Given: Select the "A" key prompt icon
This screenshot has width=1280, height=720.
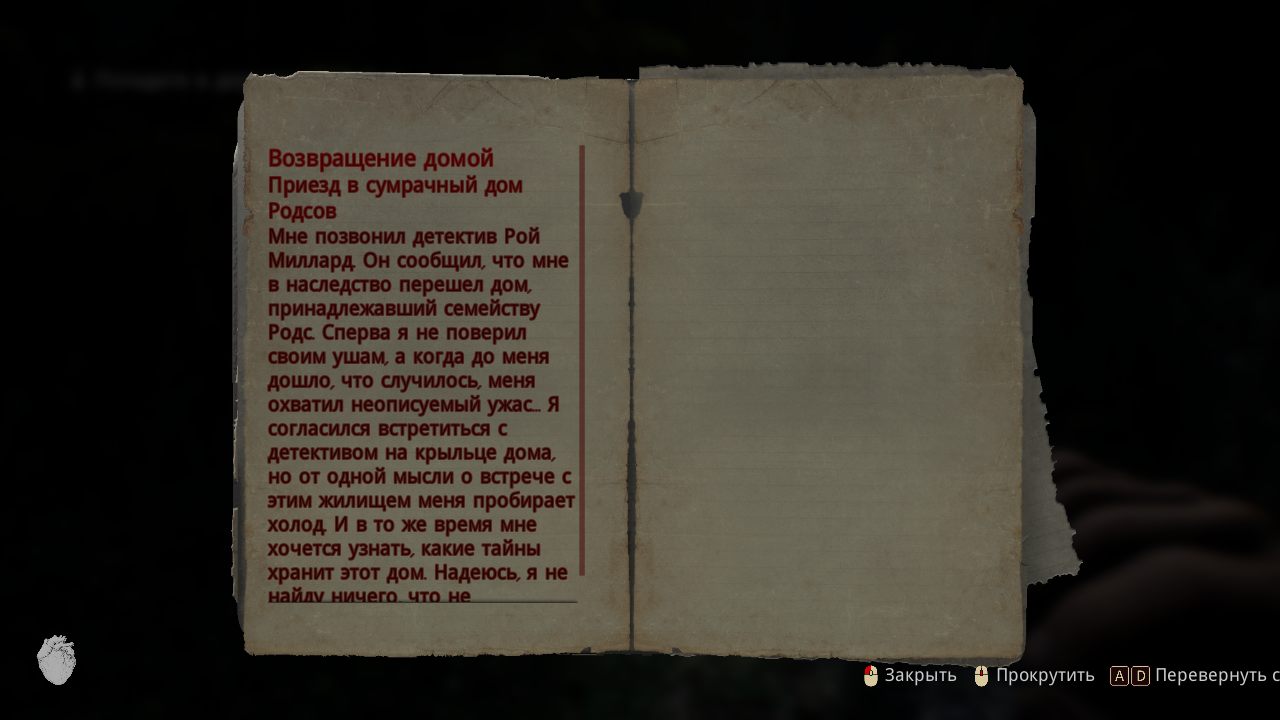Looking at the screenshot, I should [x=1119, y=677].
